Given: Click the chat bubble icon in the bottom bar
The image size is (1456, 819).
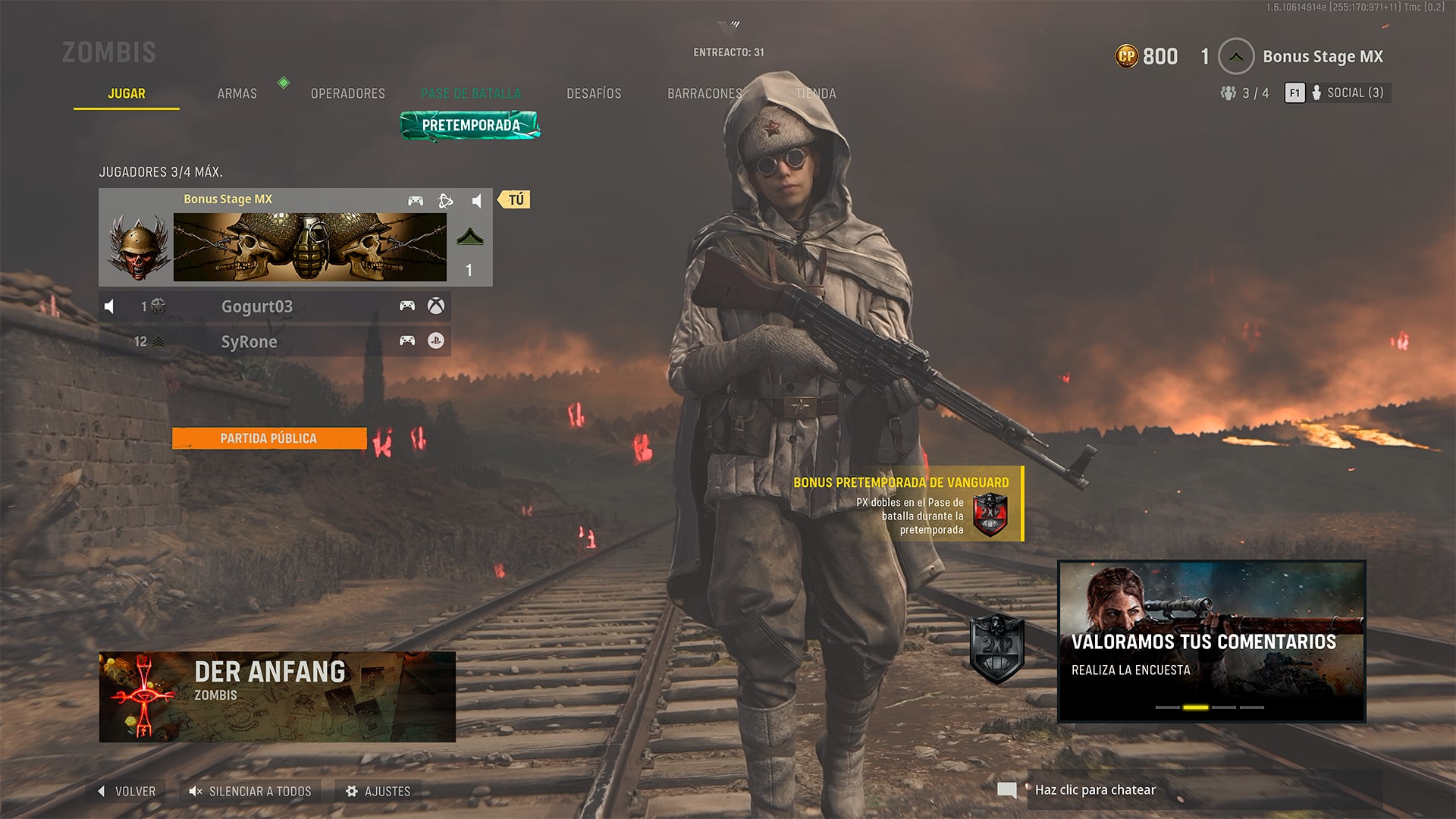Looking at the screenshot, I should pyautogui.click(x=1007, y=789).
